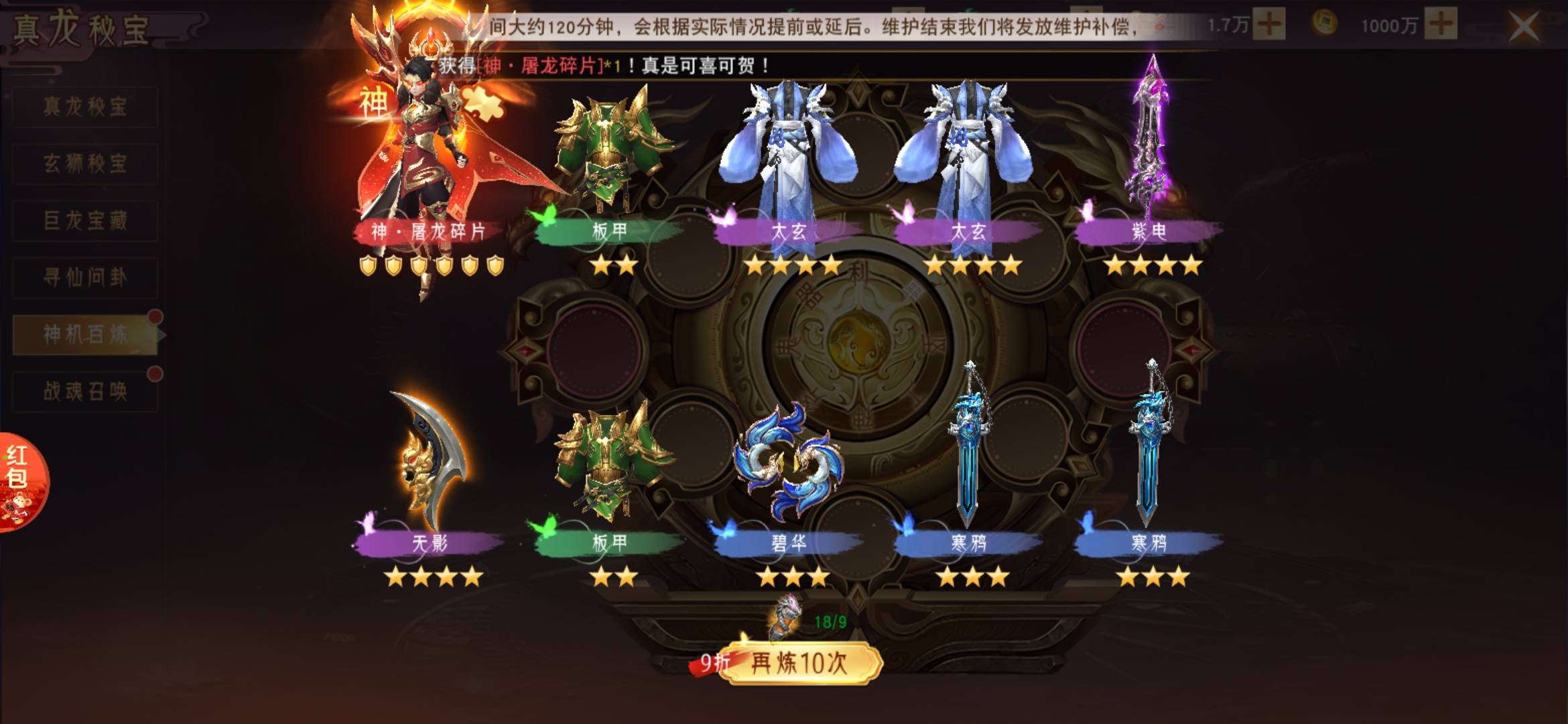The image size is (1568, 724).
Task: Go to the 寻仙问卦 tab
Action: (x=85, y=278)
